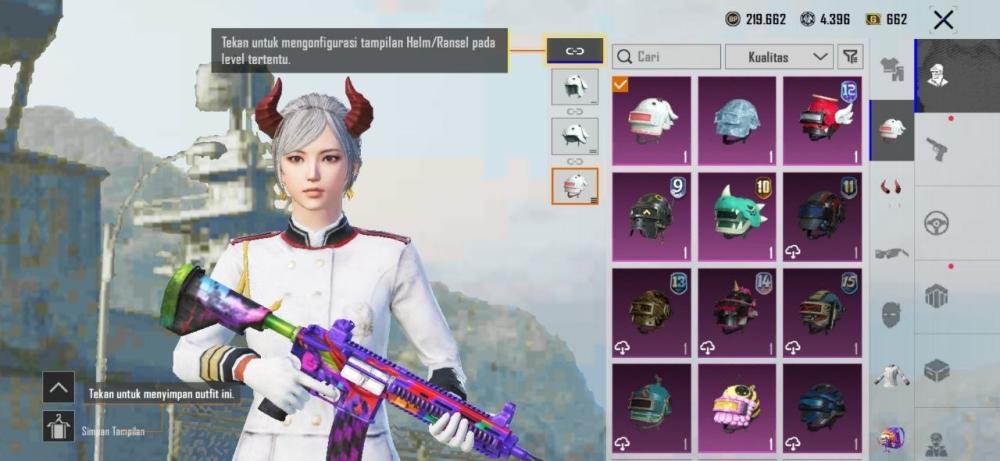
Task: Switch to the clothing outfit category tab
Action: coord(892,68)
